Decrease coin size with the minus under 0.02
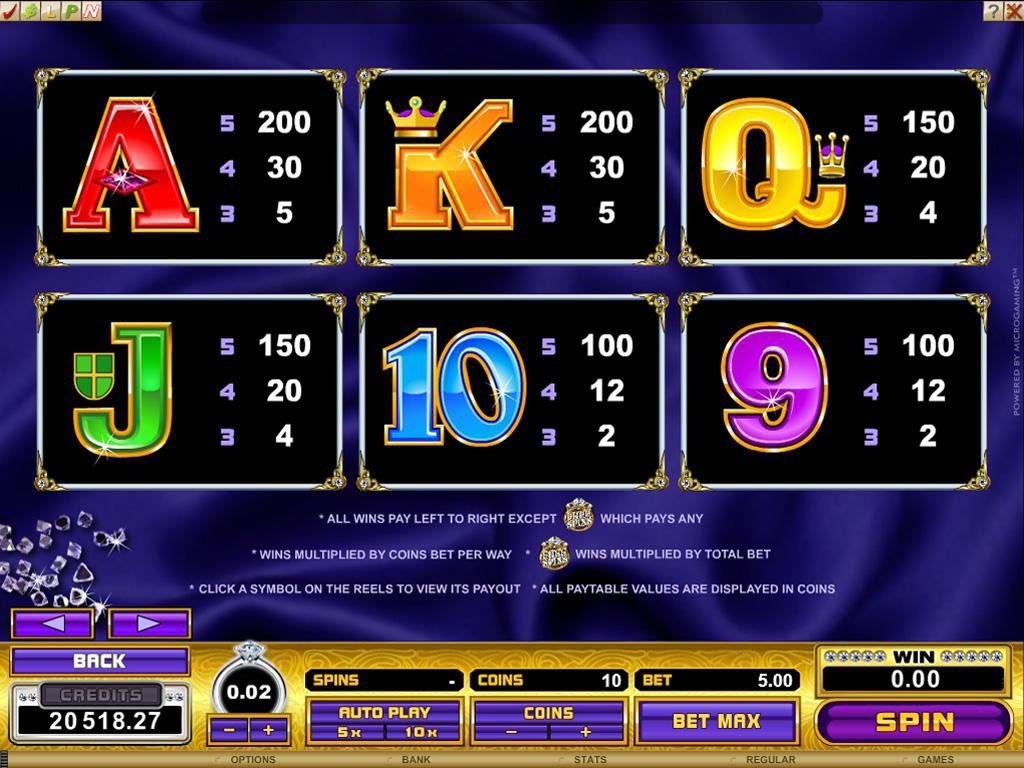 click(229, 730)
